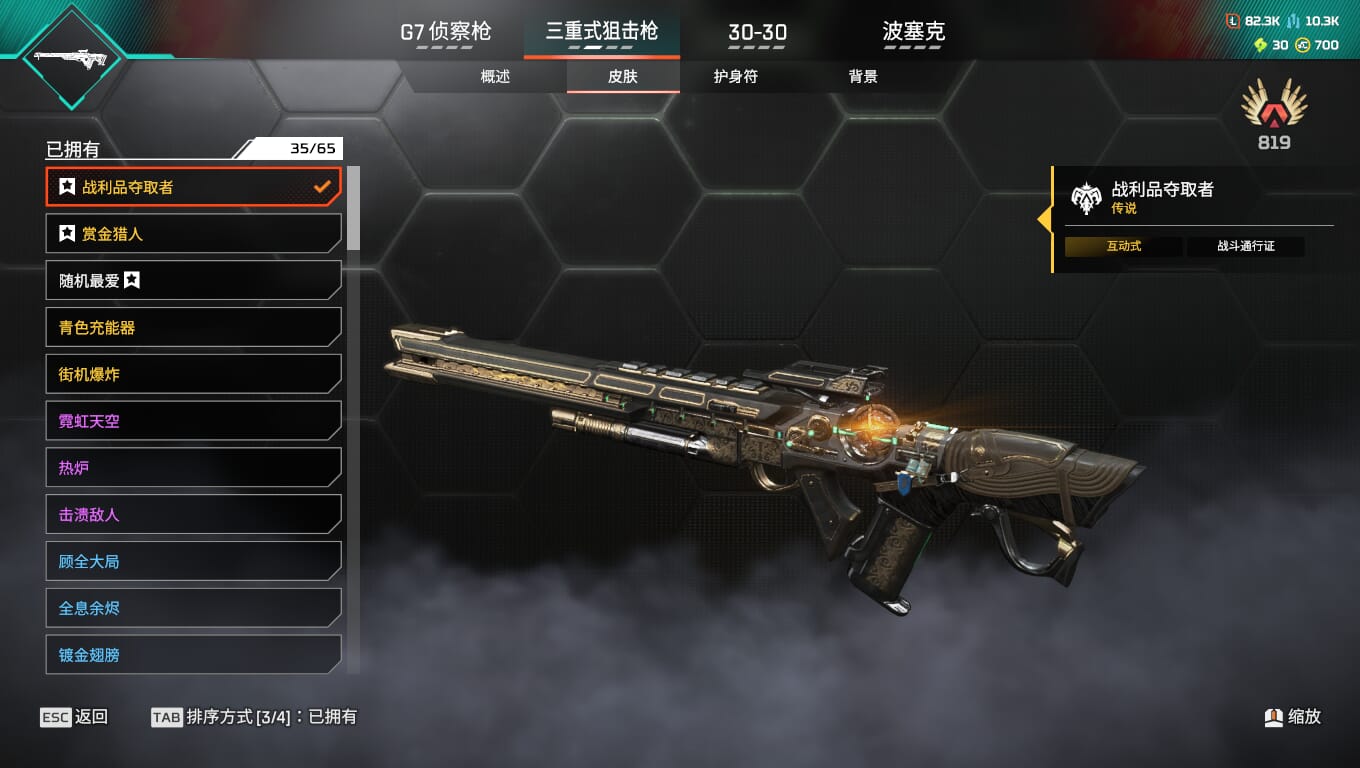This screenshot has width=1360, height=768.
Task: Choose the 街机爆炸 skin
Action: [x=193, y=374]
